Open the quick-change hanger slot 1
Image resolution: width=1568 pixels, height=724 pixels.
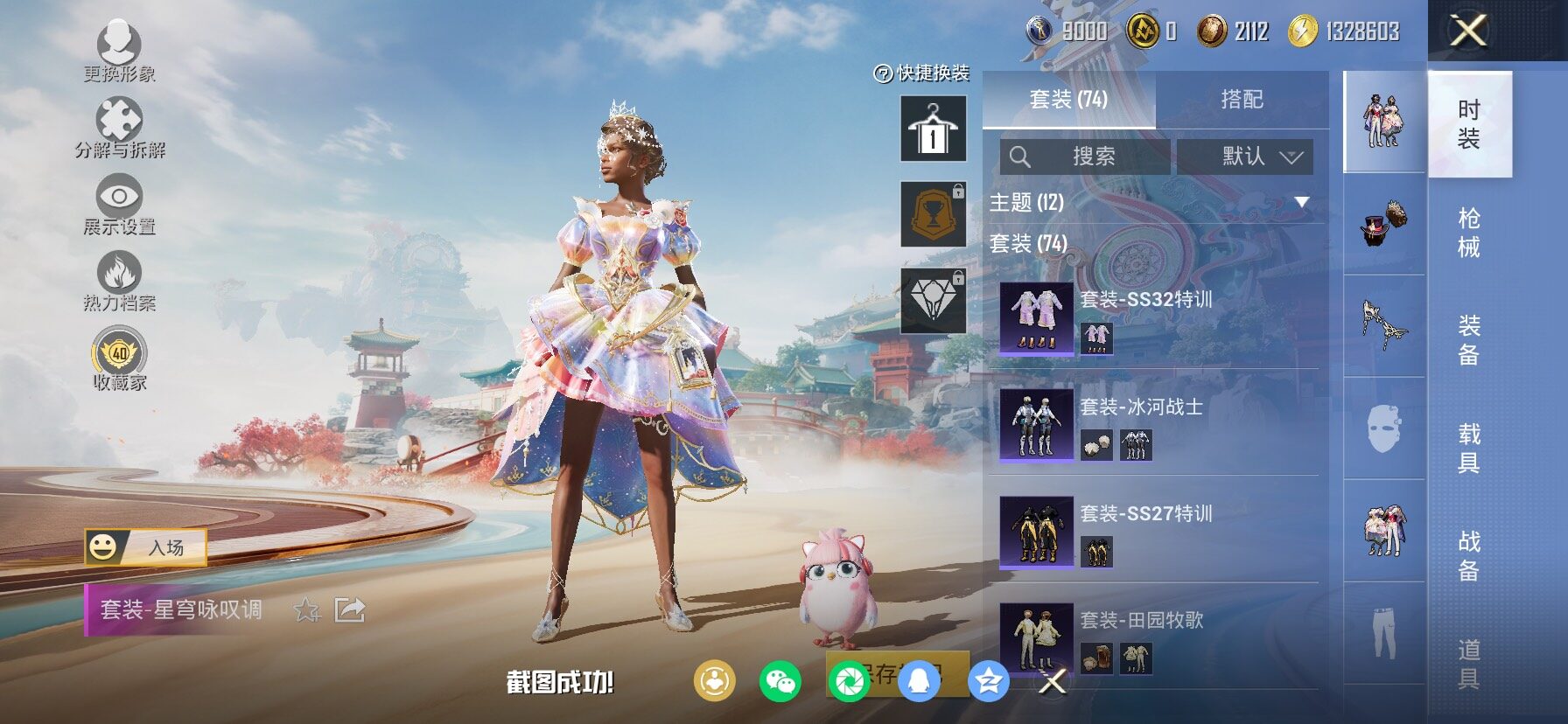934,129
